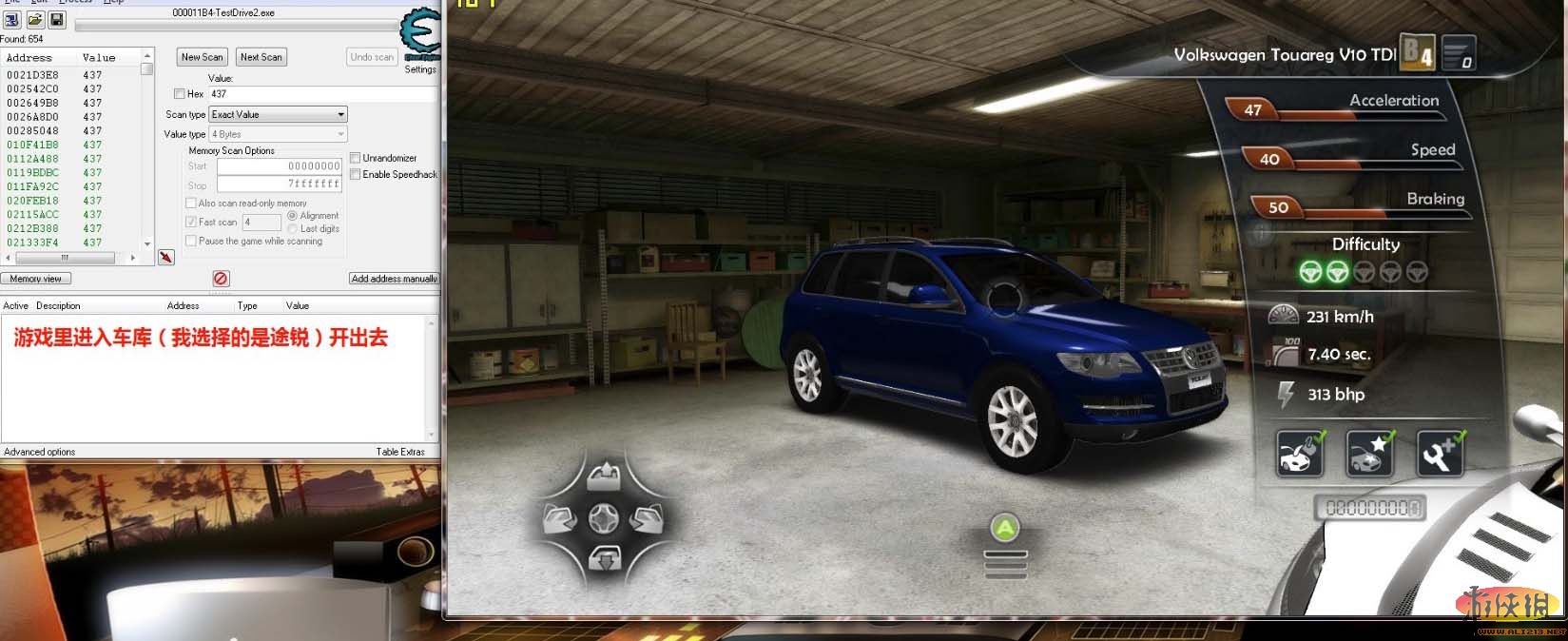Open the car paint shop icon

point(1300,454)
